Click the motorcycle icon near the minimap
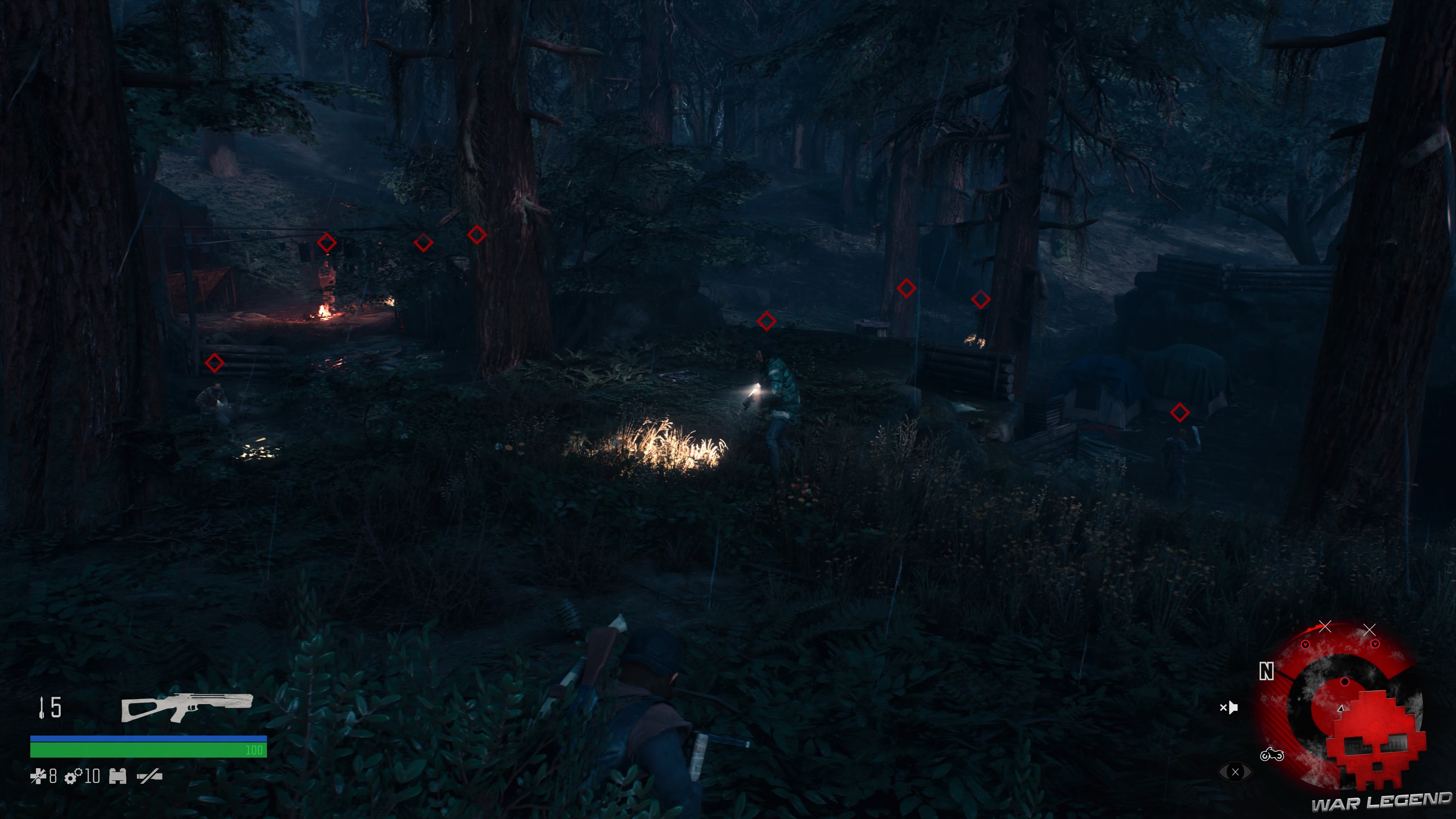1456x819 pixels. (x=1272, y=754)
